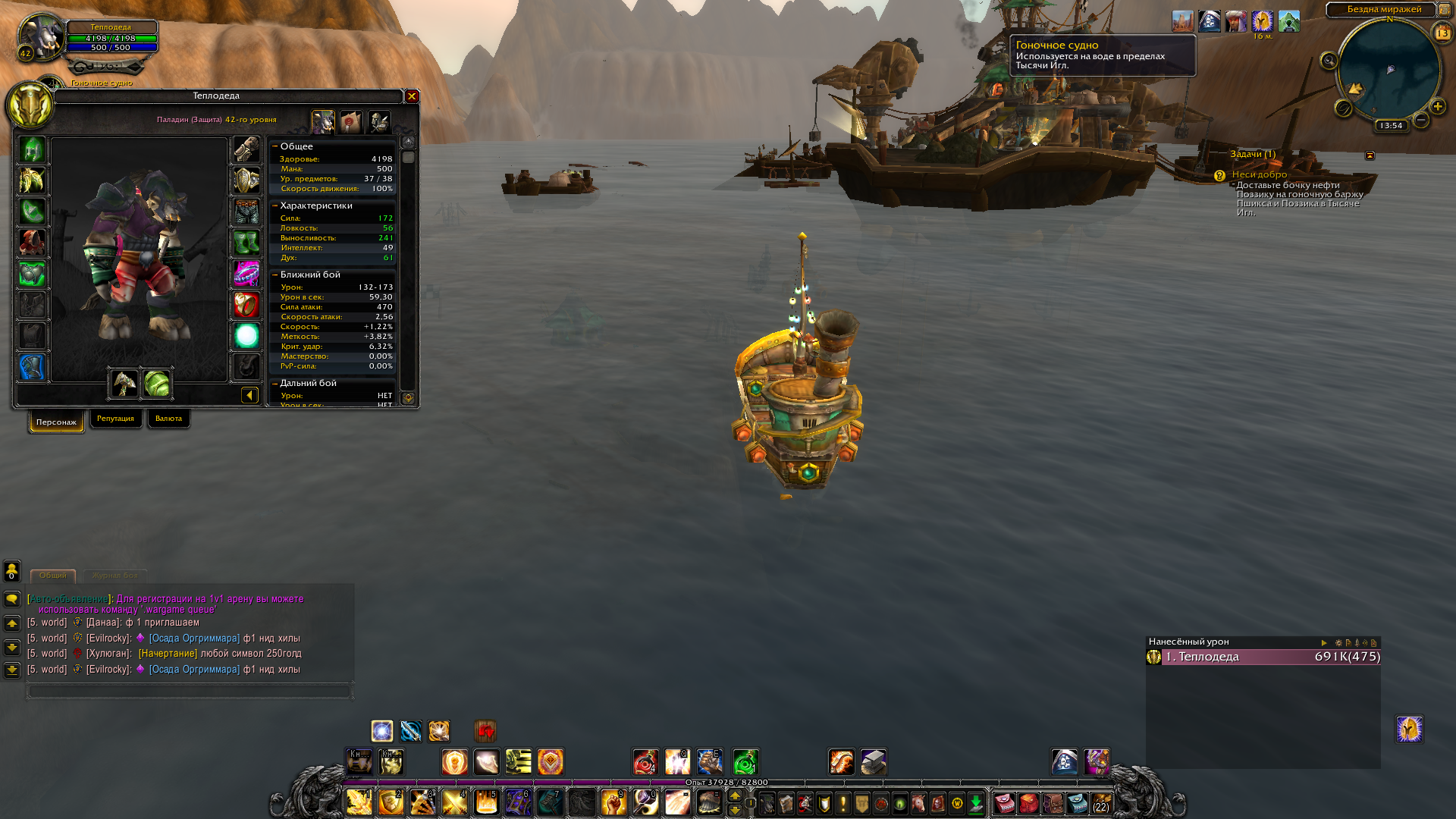Open the Неси добро quest in tracker
The width and height of the screenshot is (1456, 819).
pyautogui.click(x=1259, y=174)
